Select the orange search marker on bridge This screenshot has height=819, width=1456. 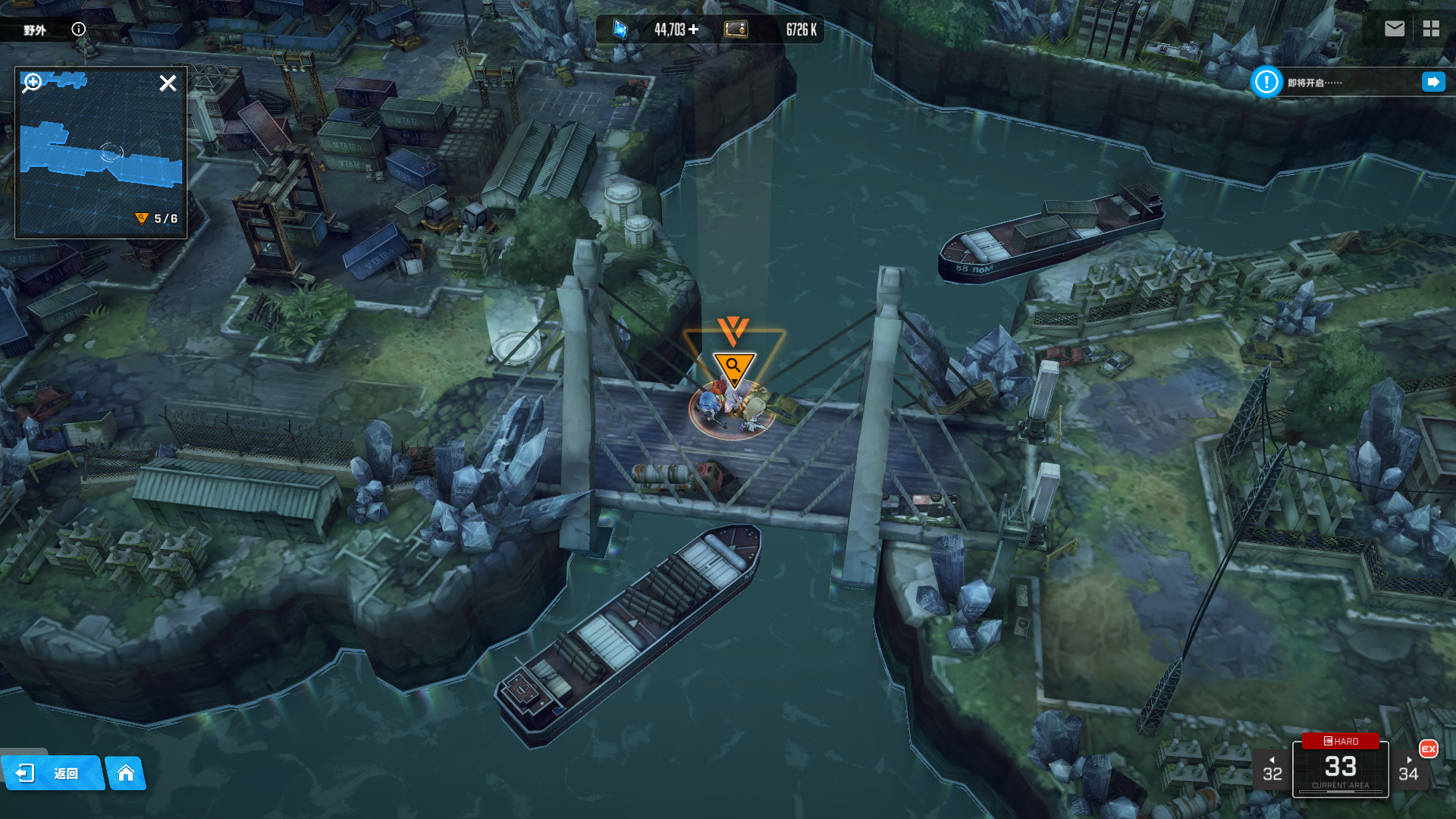pyautogui.click(x=733, y=367)
